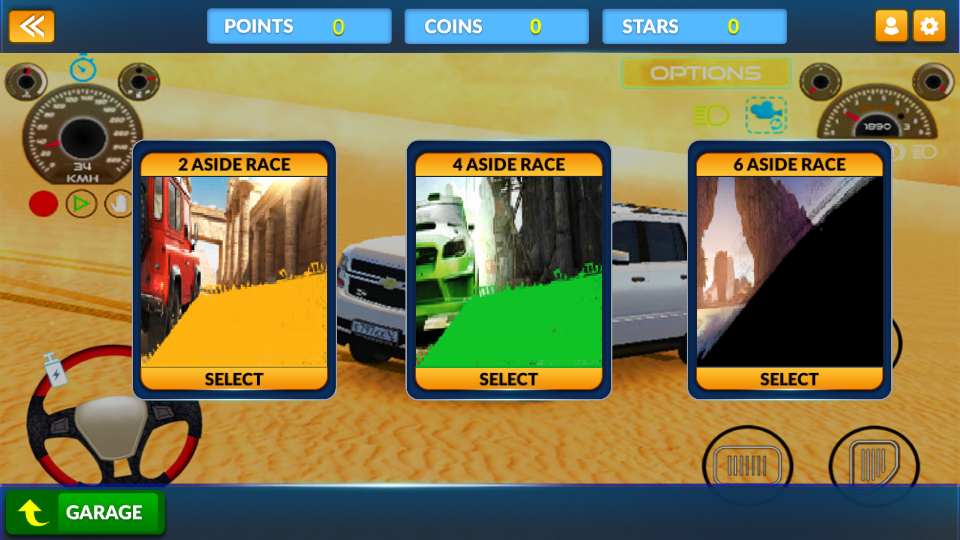Return to the Garage
Viewport: 960px width, 540px height.
point(85,513)
